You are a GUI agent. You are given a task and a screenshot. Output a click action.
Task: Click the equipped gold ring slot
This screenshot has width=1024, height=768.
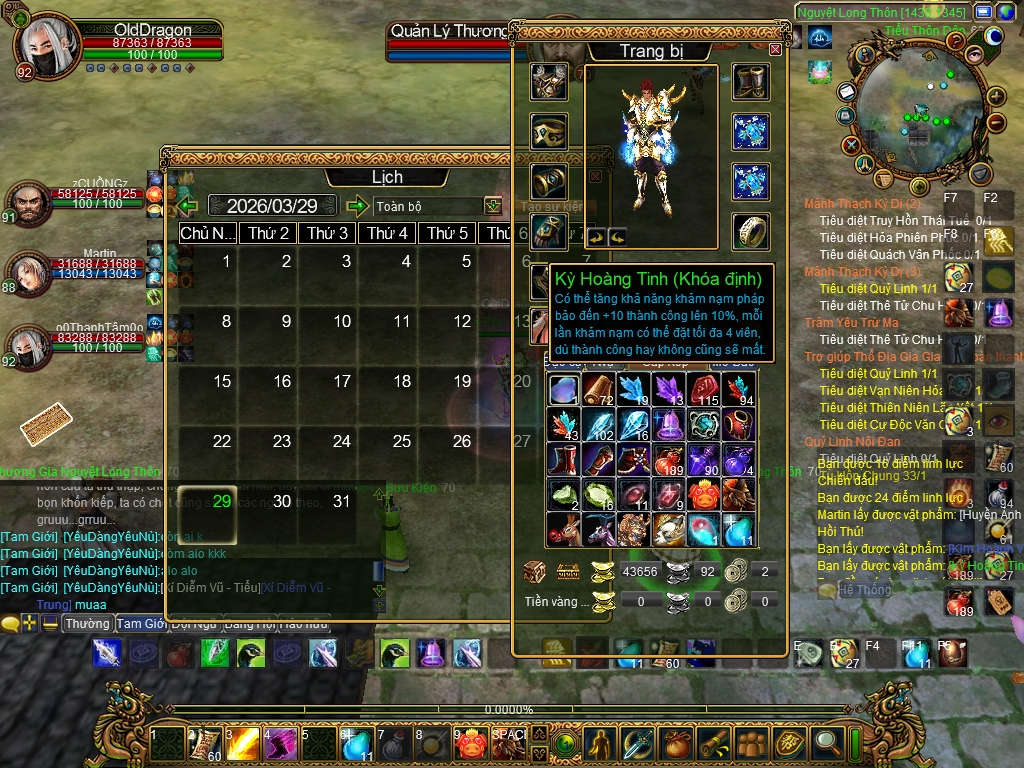[750, 231]
